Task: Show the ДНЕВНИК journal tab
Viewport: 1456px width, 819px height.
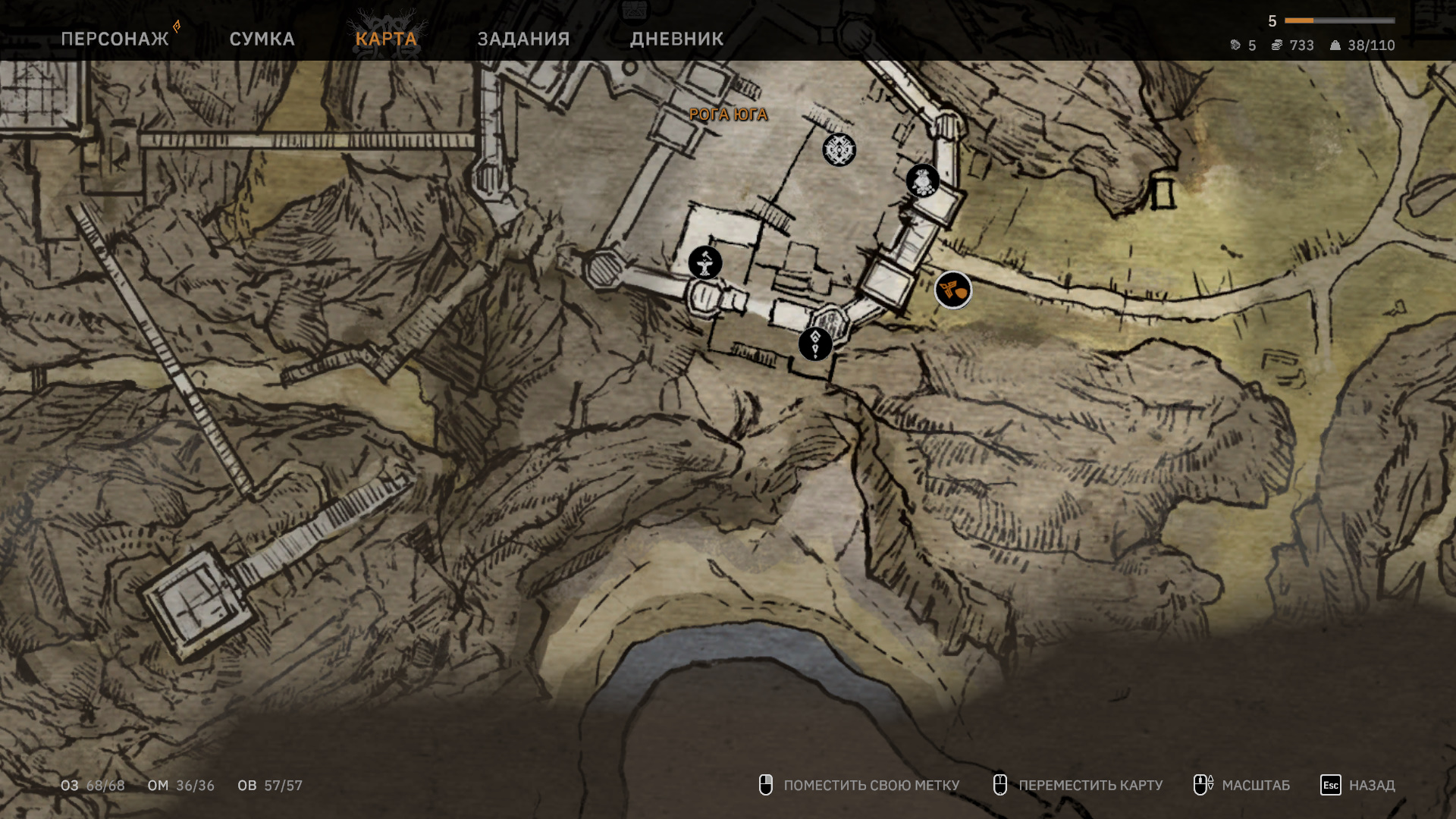Action: [676, 39]
